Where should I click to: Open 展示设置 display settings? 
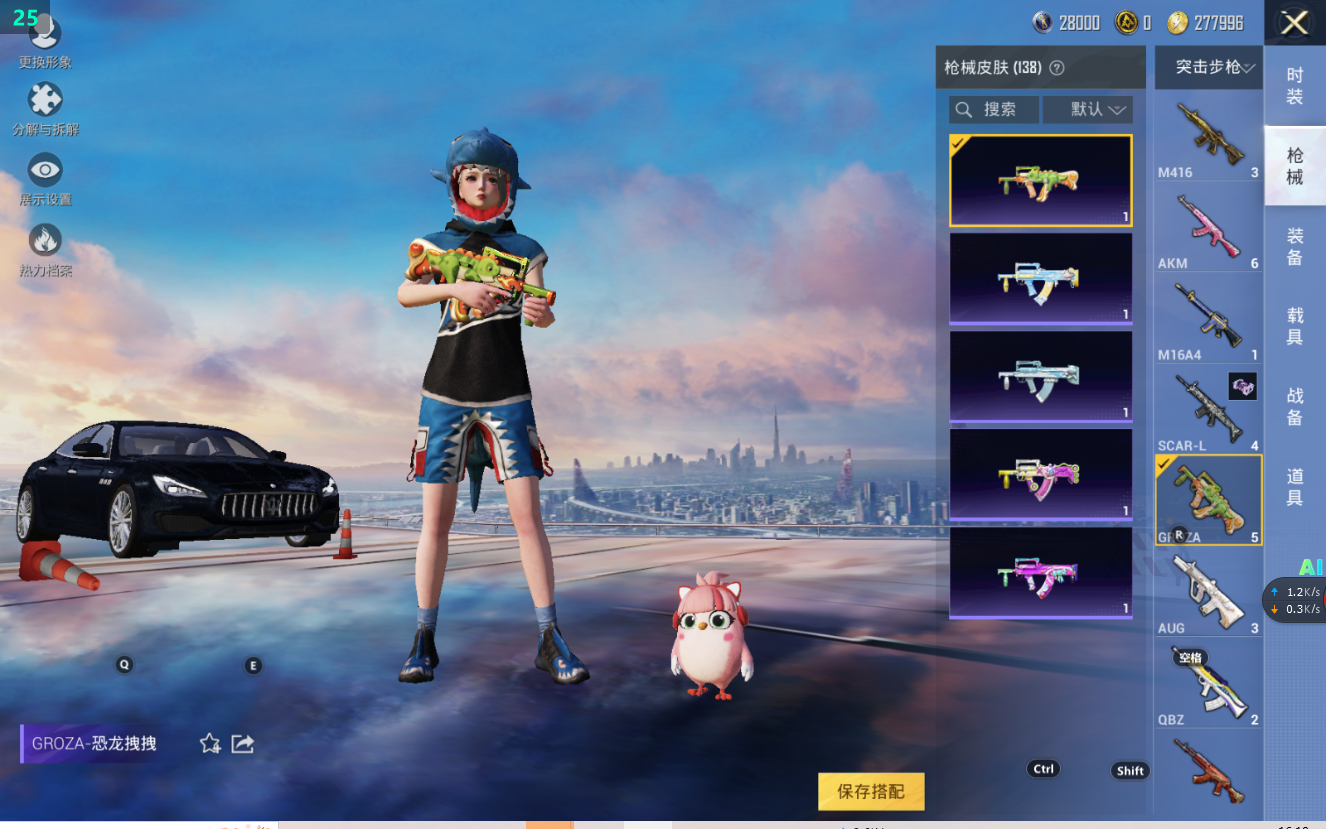point(45,178)
